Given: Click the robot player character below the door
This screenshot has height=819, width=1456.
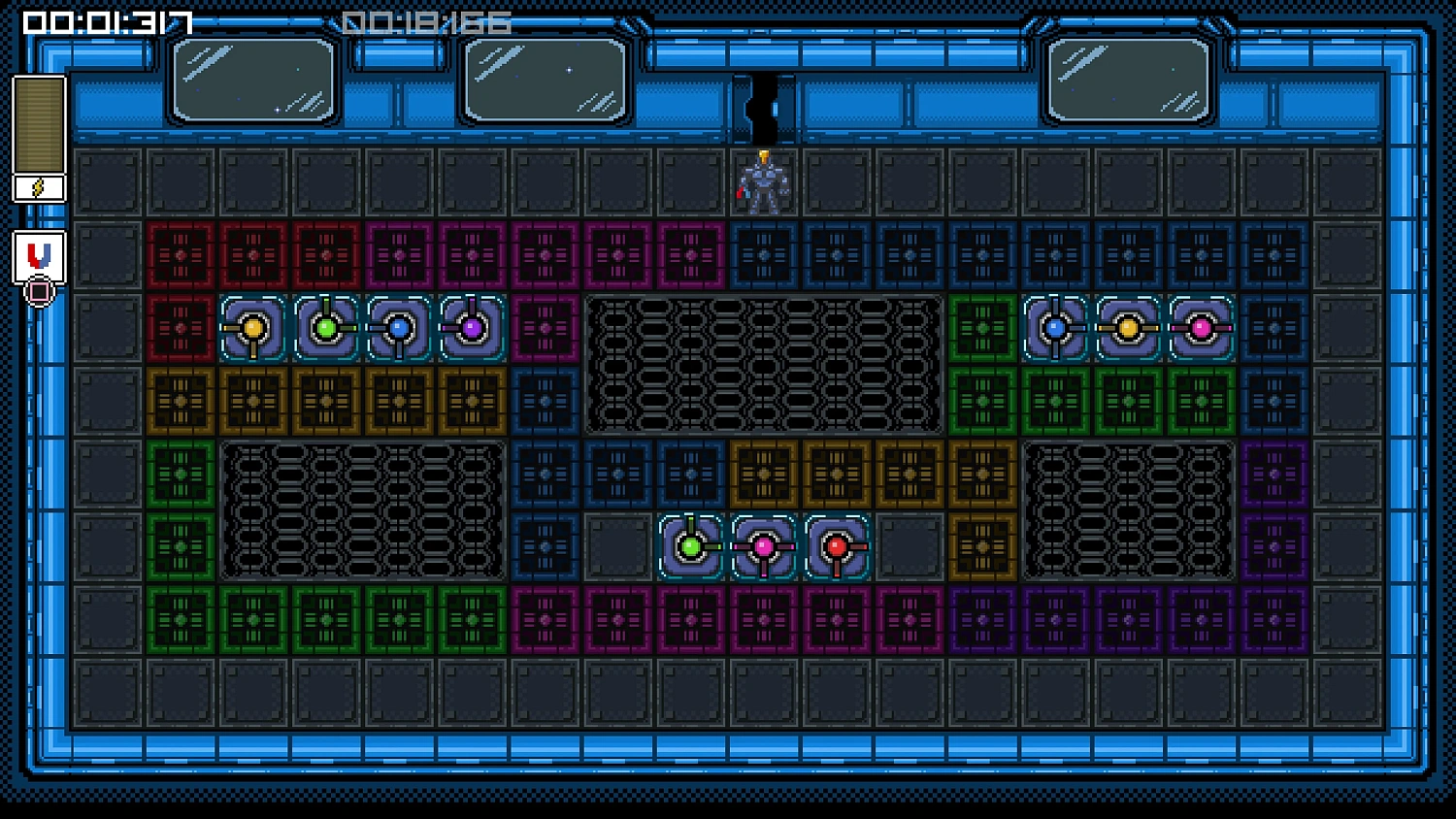Looking at the screenshot, I should coord(766,182).
